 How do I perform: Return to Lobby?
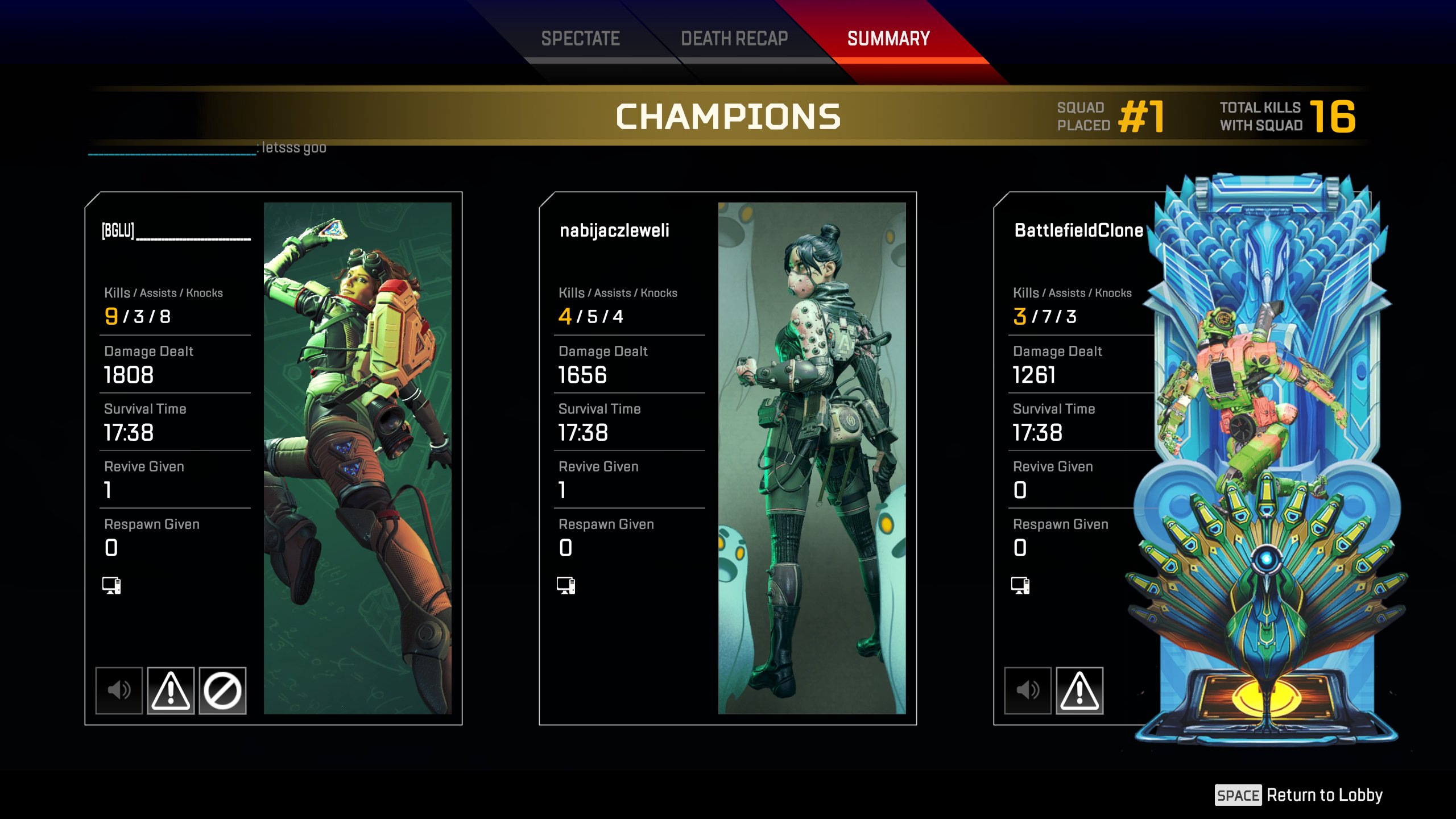(1299, 795)
